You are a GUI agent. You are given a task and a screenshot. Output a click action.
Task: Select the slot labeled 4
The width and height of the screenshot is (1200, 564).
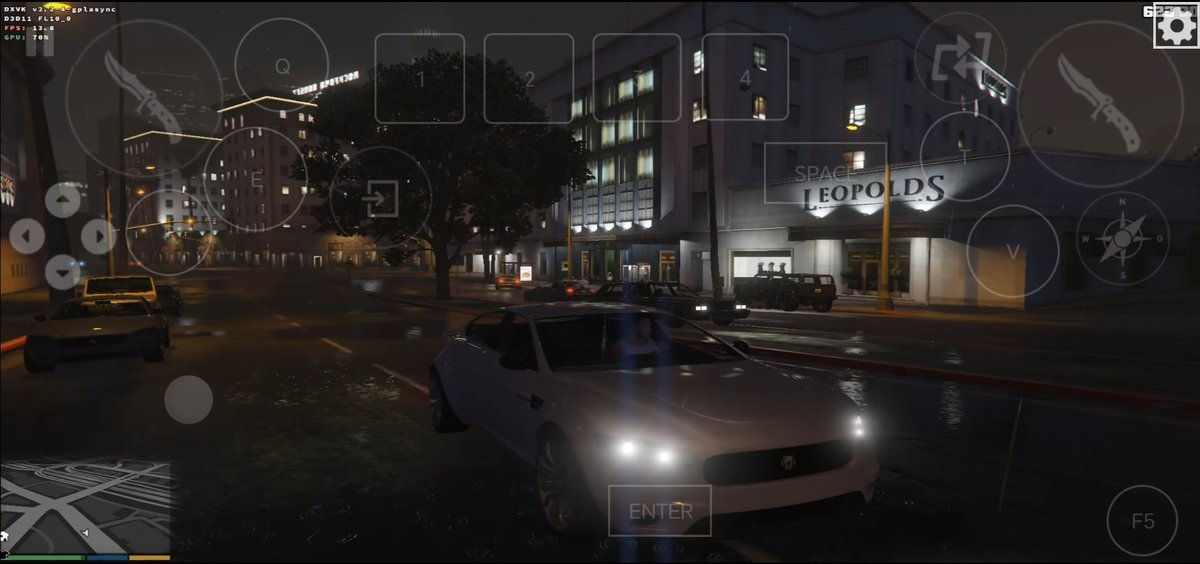click(745, 78)
